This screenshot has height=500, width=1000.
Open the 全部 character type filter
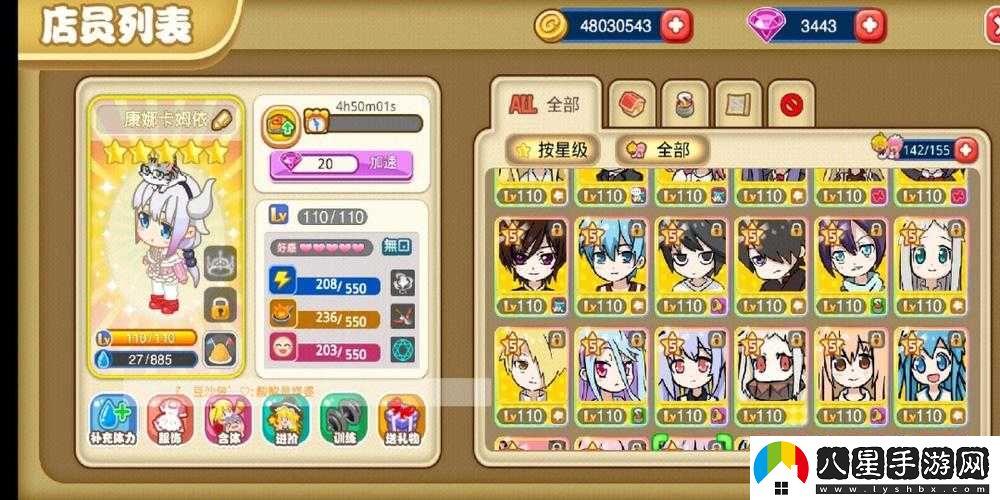click(662, 150)
